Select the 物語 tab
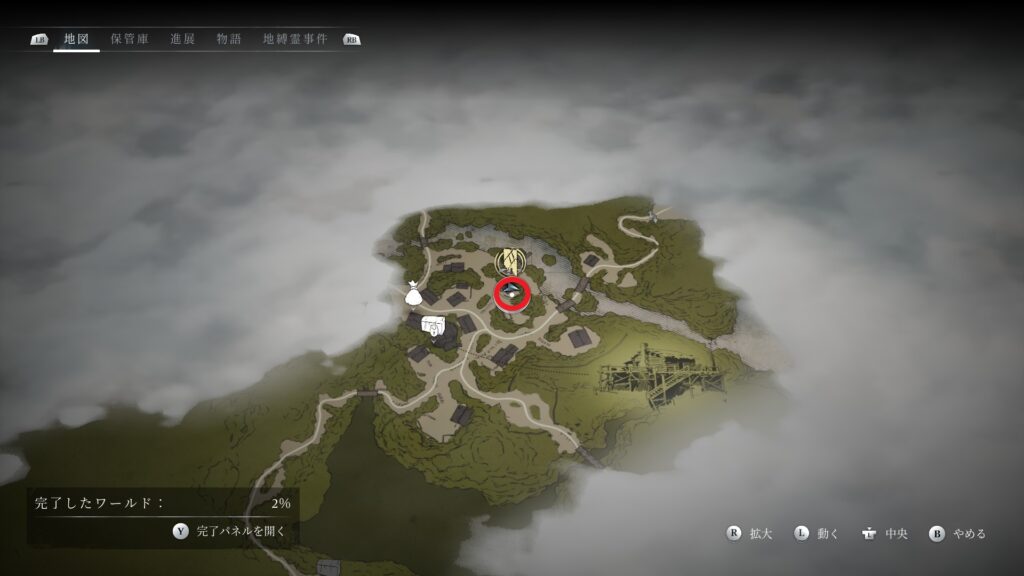 [228, 39]
